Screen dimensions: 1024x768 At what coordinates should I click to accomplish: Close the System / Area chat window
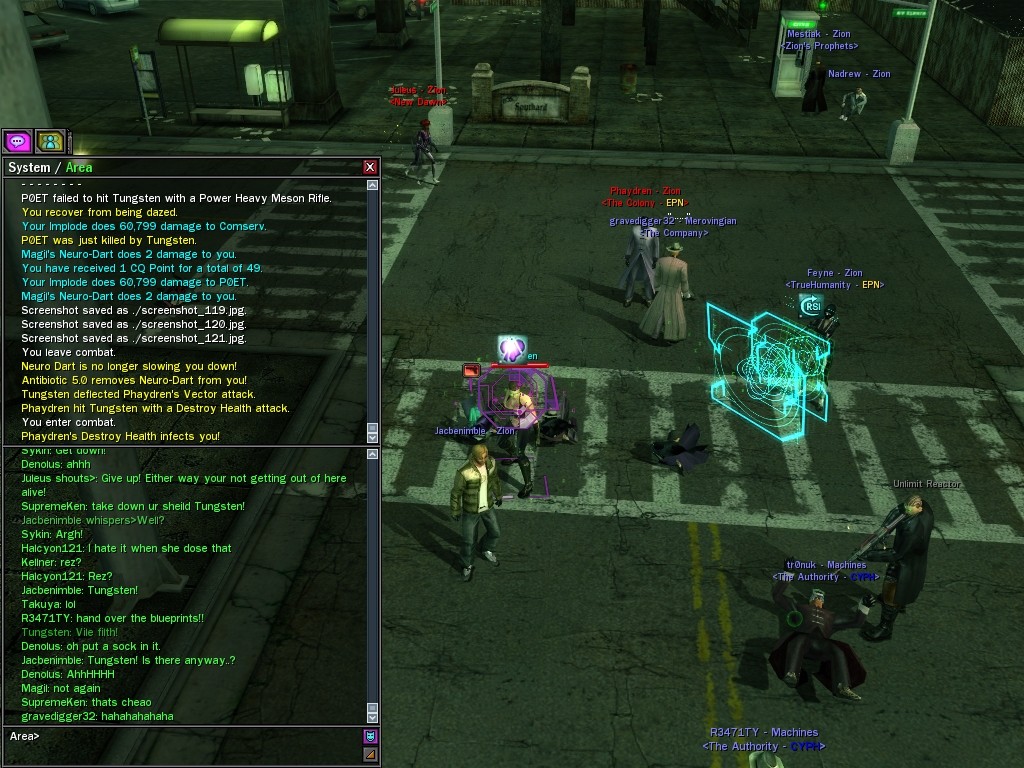tap(370, 167)
